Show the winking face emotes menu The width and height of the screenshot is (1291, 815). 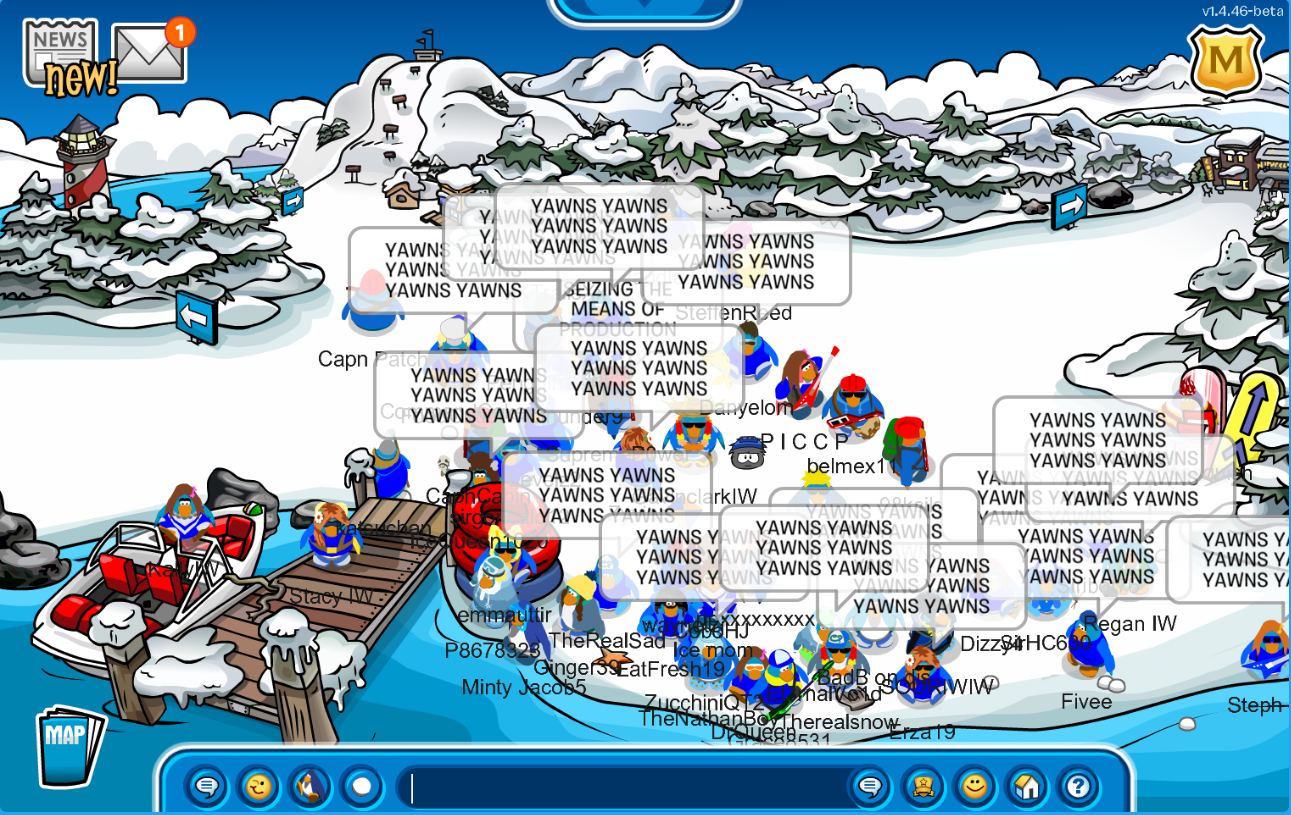tap(259, 787)
